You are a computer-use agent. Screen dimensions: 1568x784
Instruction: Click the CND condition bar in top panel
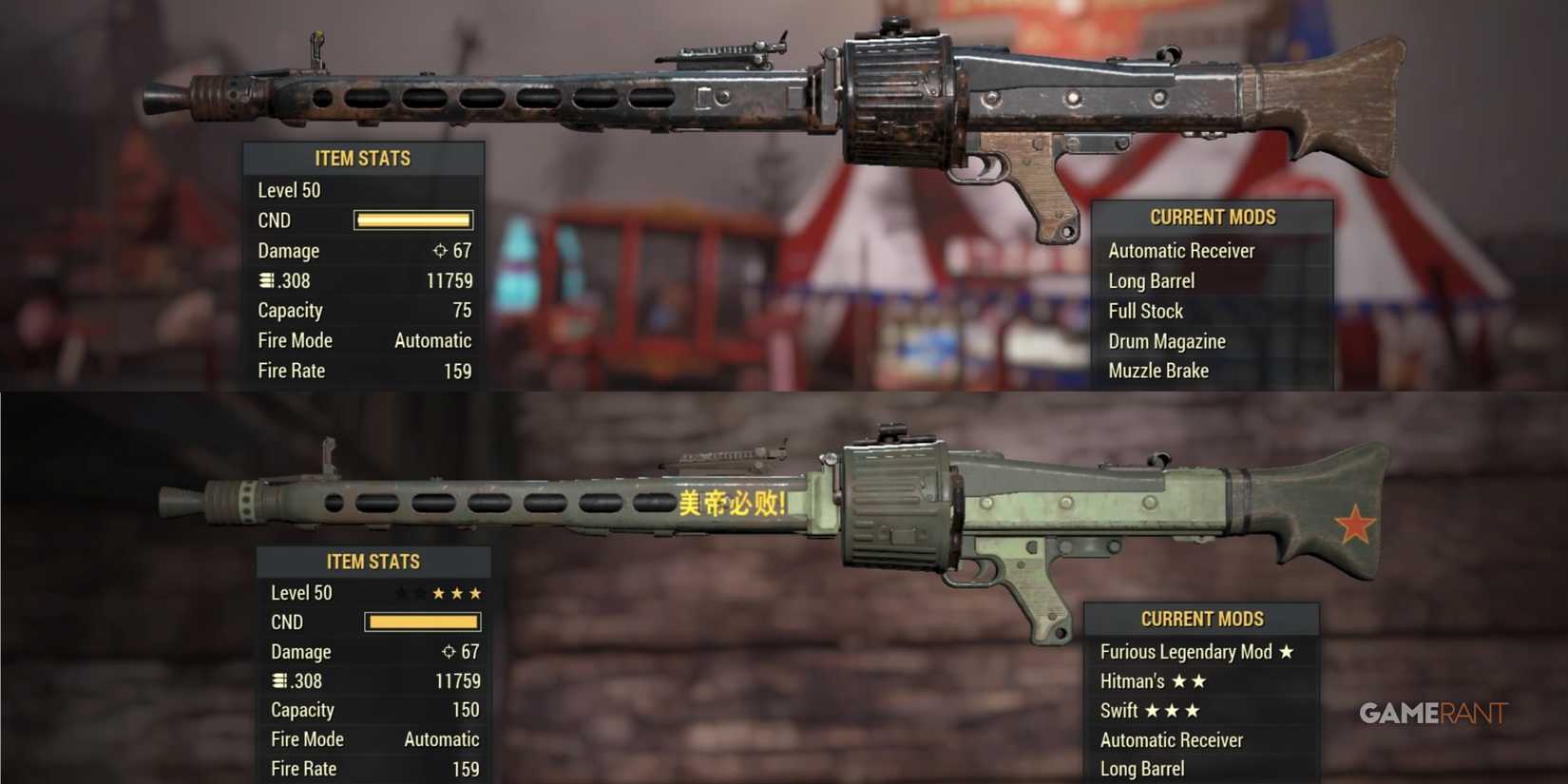click(x=412, y=220)
